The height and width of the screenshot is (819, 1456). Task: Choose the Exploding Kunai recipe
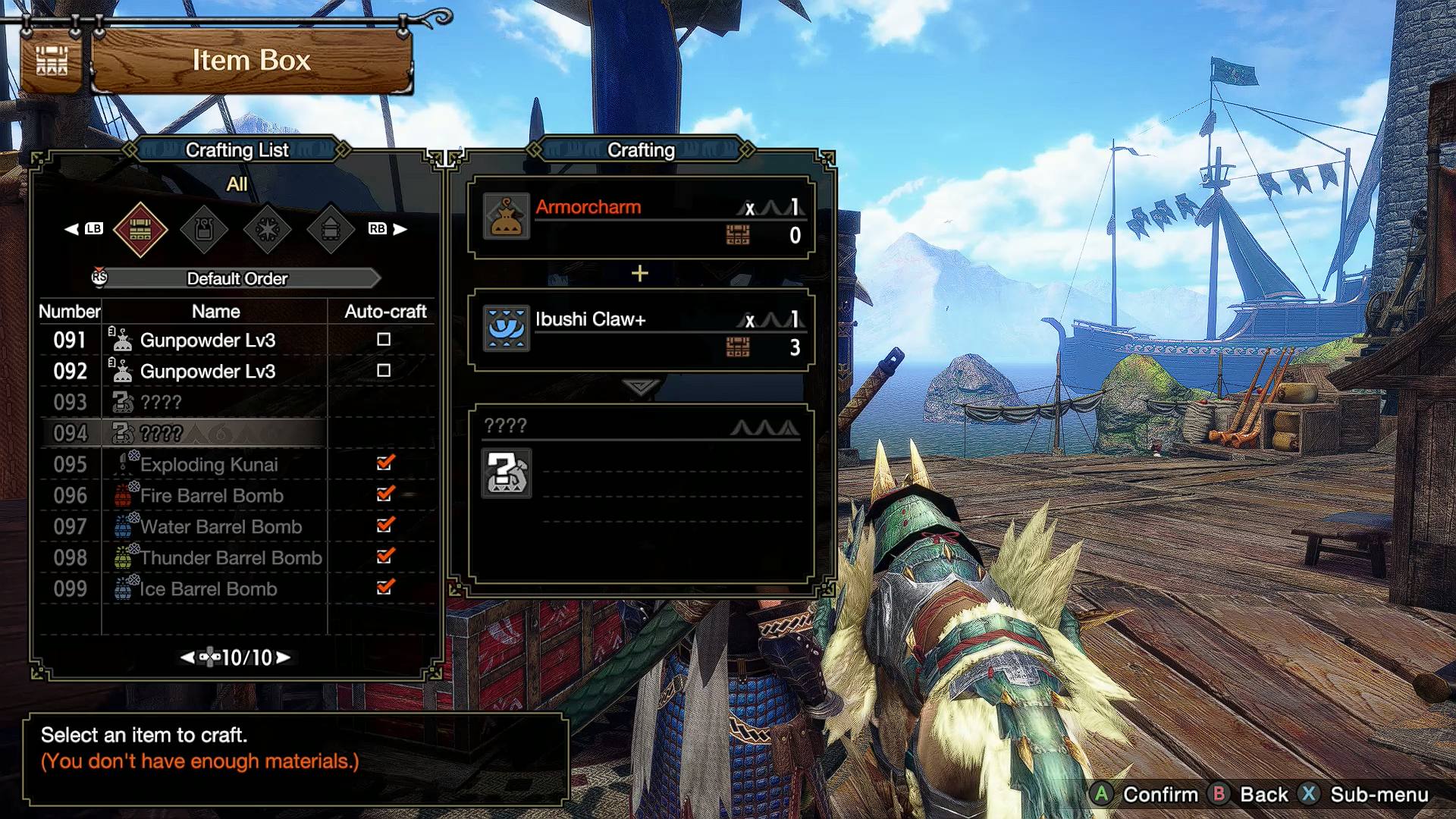209,465
